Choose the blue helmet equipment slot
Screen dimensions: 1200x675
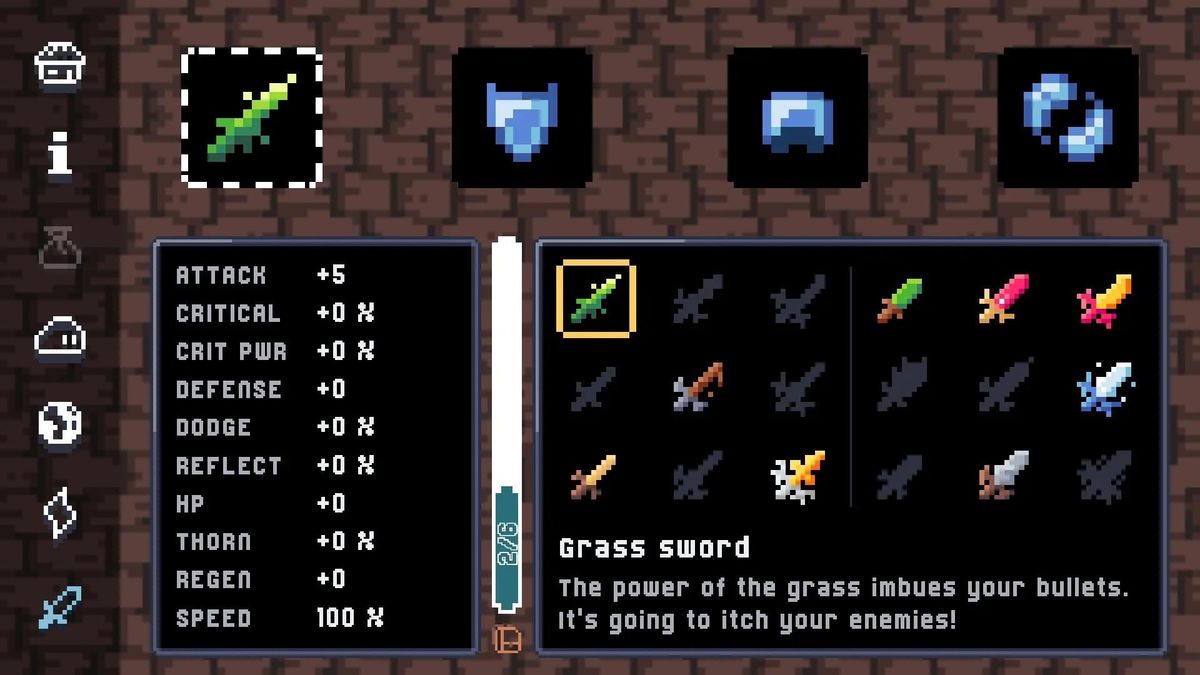click(797, 118)
